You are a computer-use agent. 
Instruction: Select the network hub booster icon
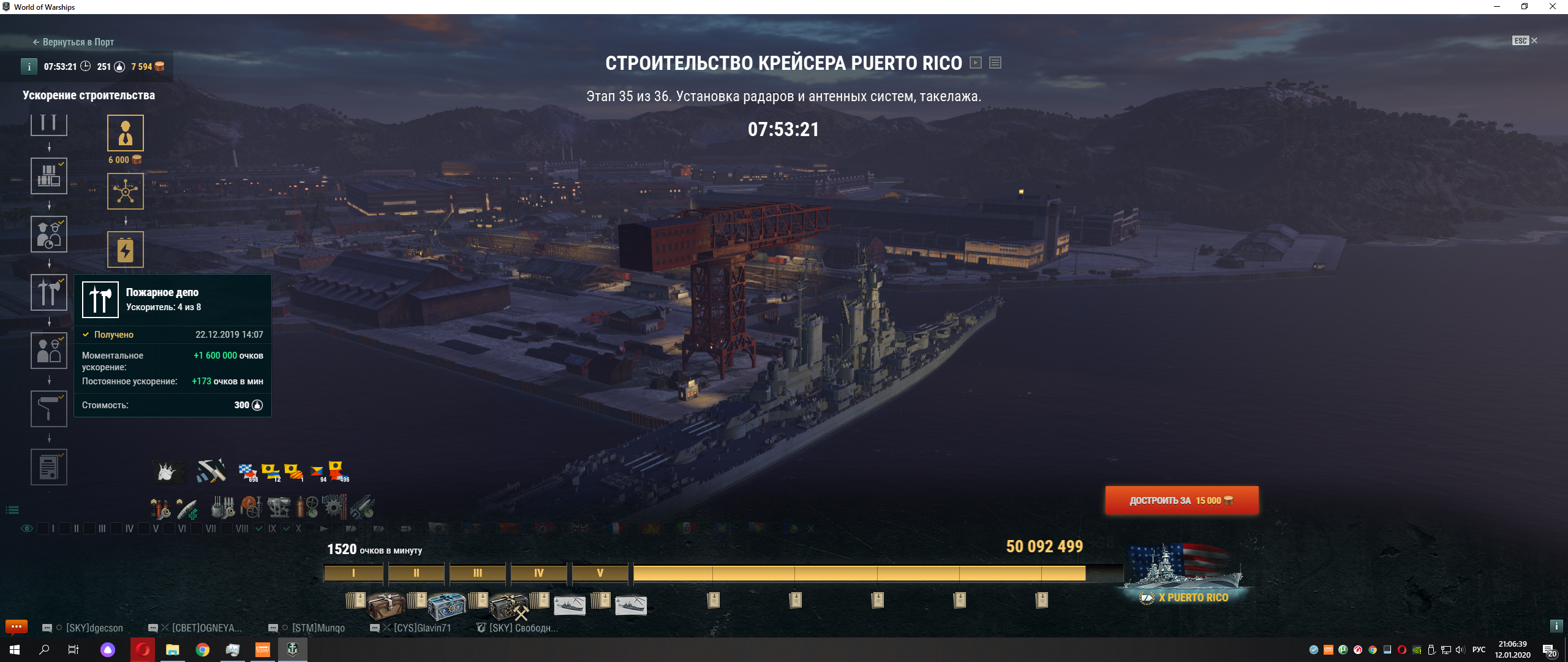tap(126, 191)
